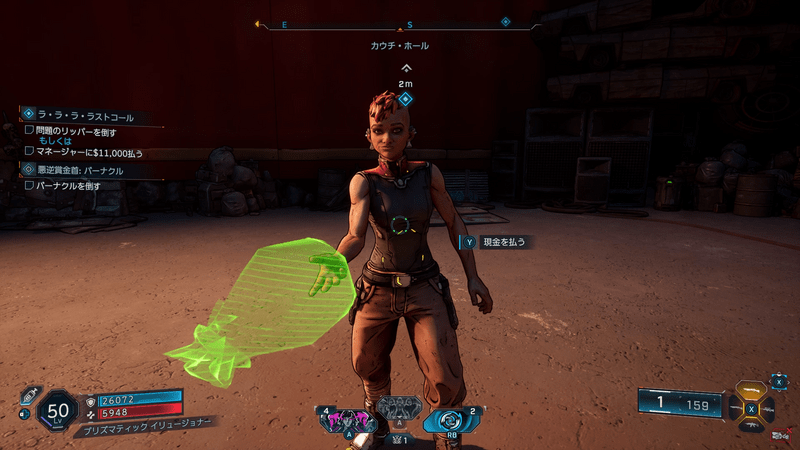The height and width of the screenshot is (450, 800).
Task: Select the 悪逆賞金首: バーナクル quest header
Action: 79,171
